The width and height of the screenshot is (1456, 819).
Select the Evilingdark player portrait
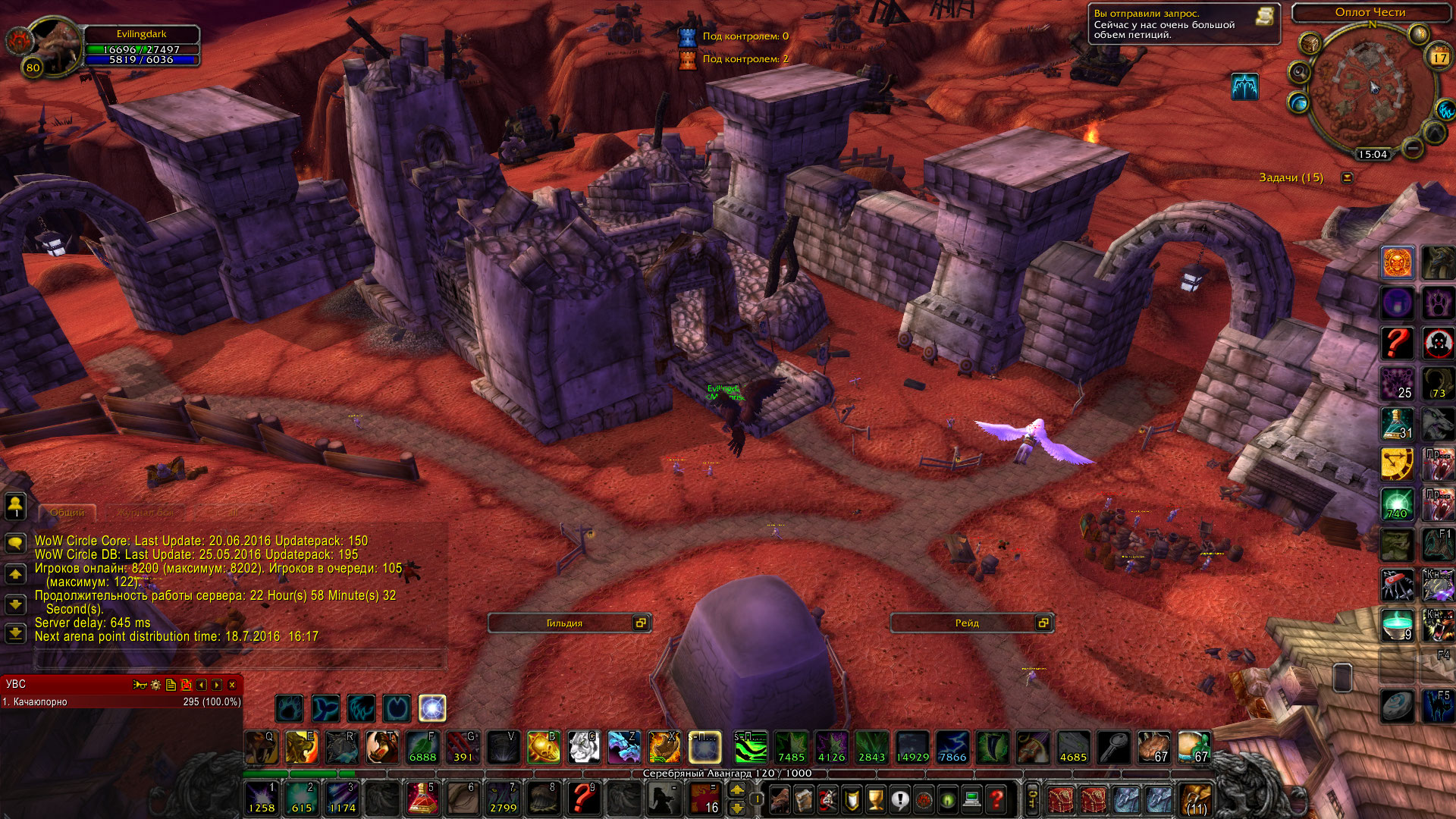pyautogui.click(x=53, y=47)
